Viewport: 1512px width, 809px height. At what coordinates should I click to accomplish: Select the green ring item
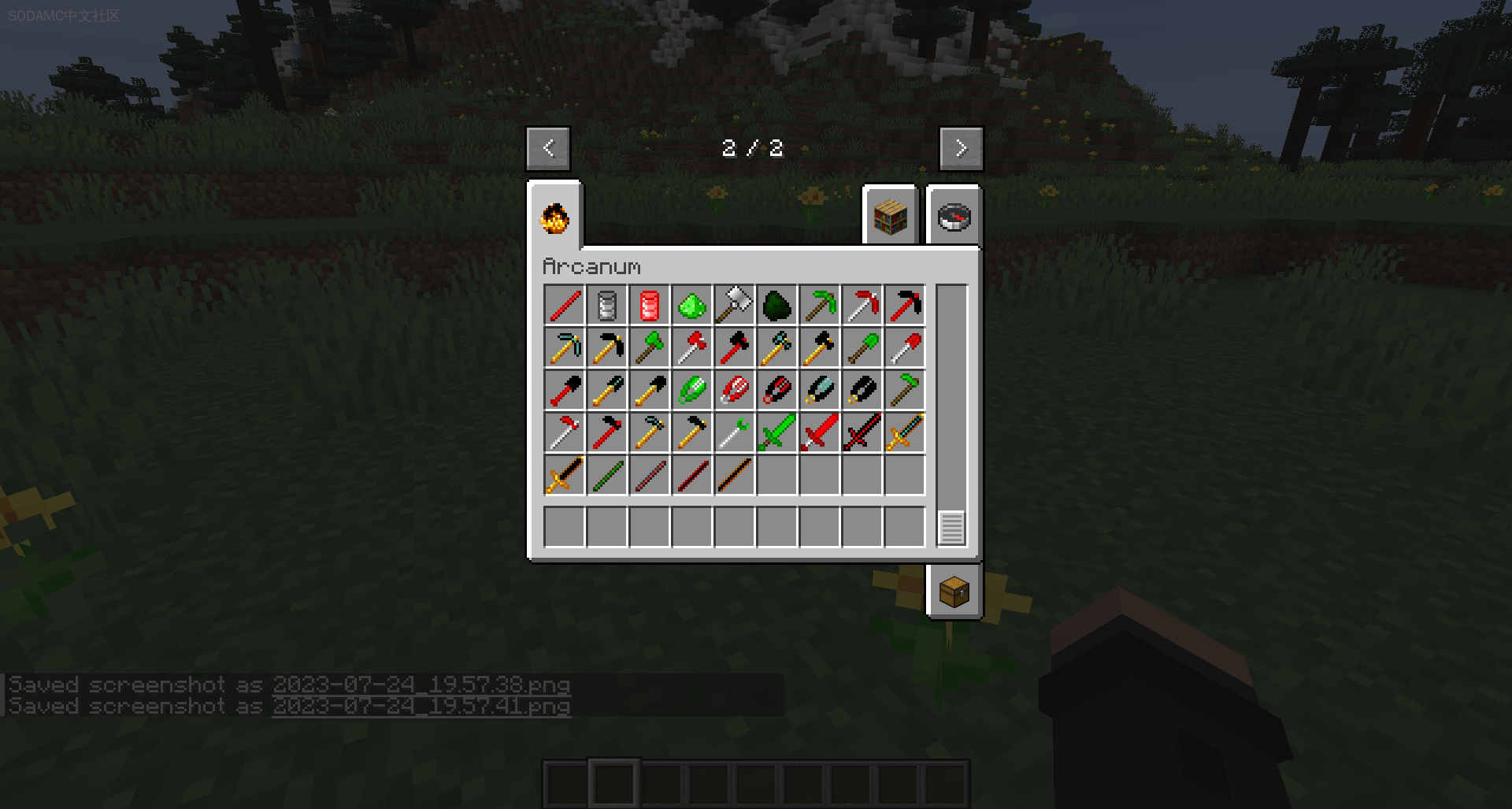(692, 391)
